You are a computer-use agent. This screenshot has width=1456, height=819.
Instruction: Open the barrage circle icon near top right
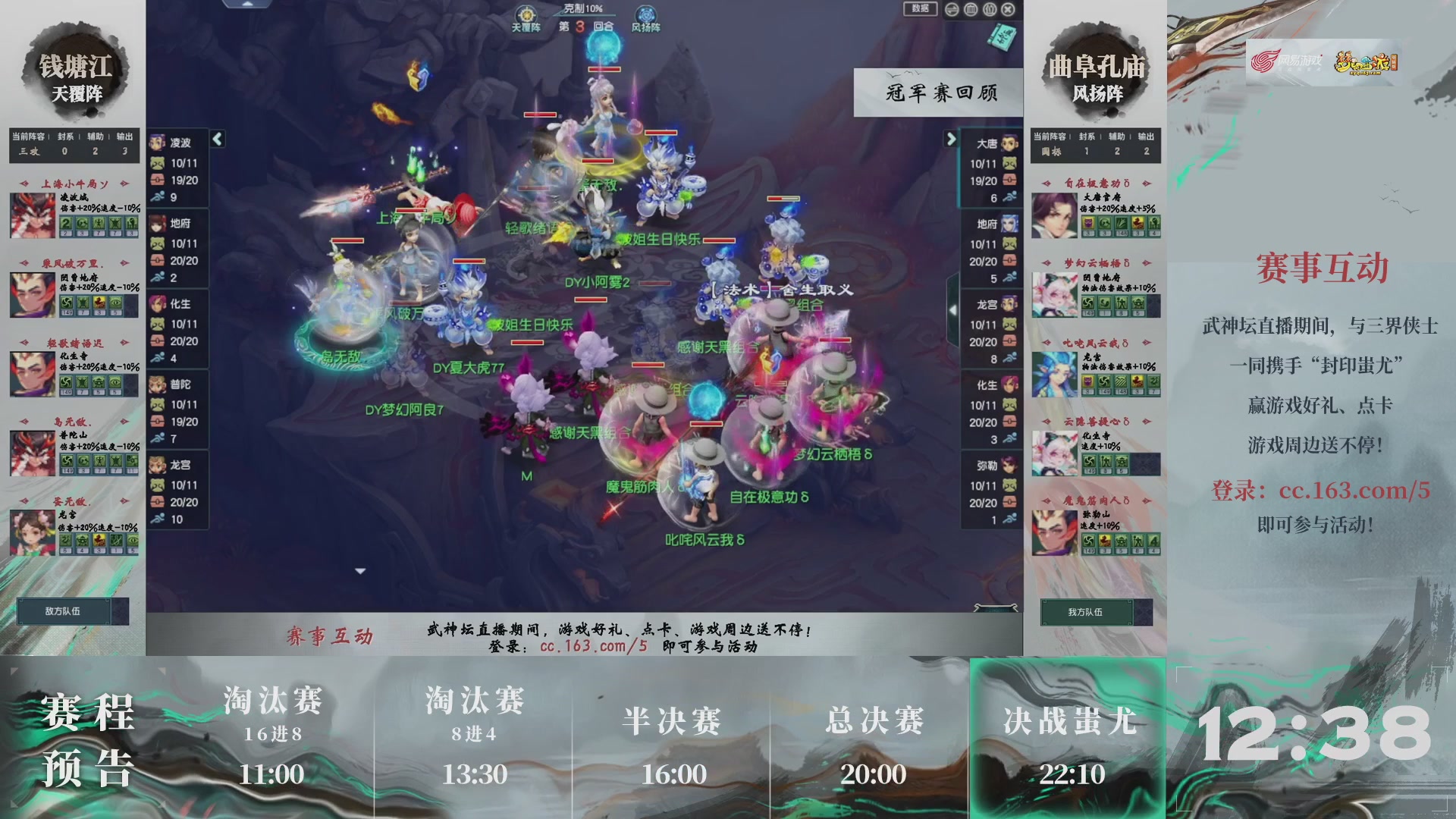969,9
